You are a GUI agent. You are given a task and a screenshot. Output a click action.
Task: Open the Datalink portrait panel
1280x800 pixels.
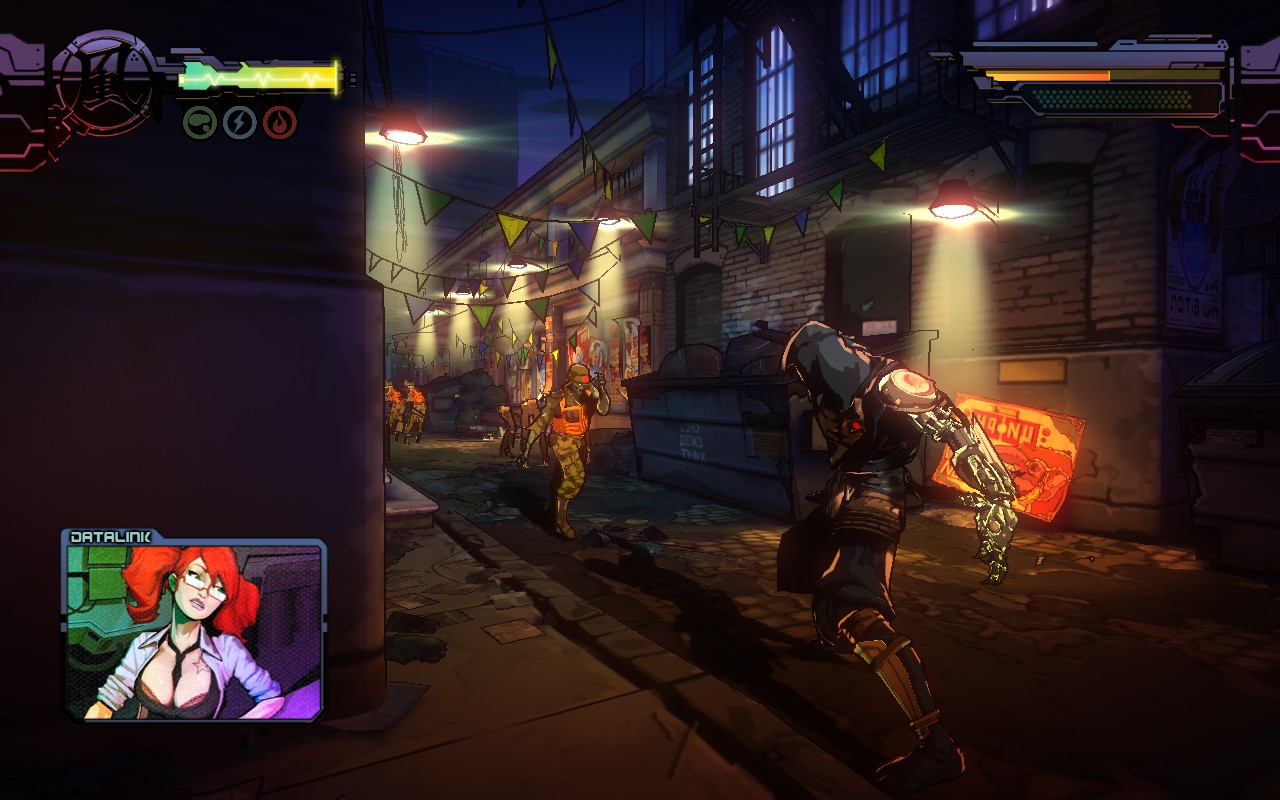(195, 627)
